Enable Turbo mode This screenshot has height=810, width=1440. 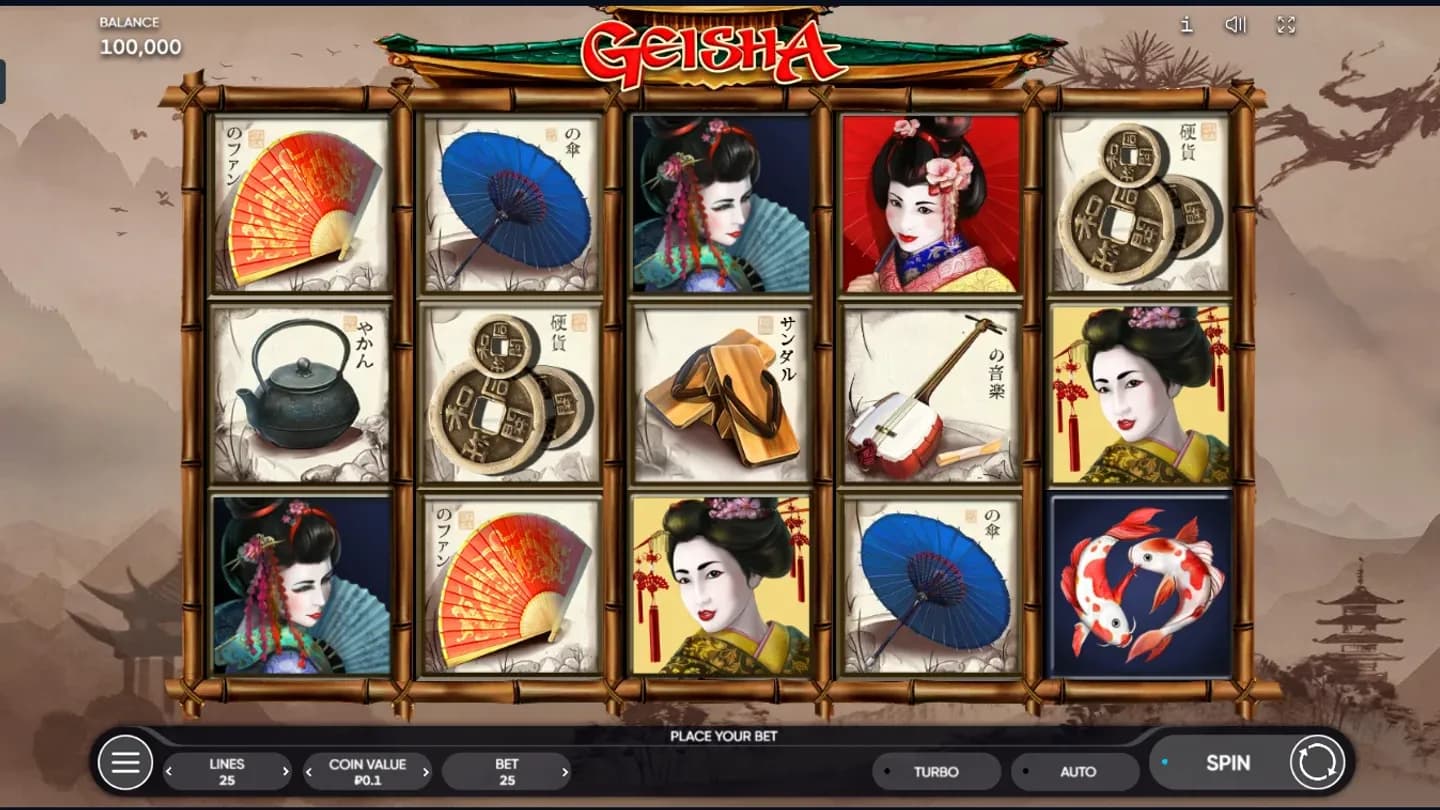pos(936,771)
